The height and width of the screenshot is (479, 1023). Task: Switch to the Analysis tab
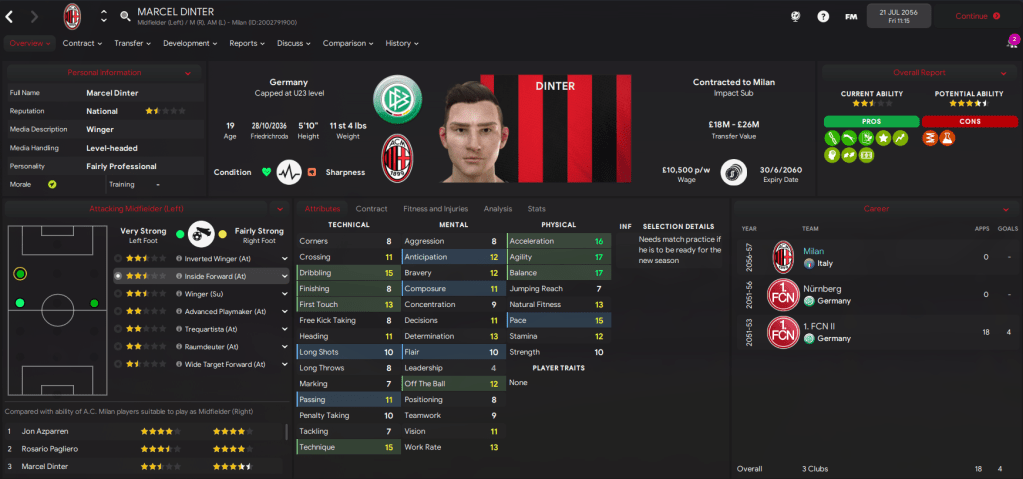click(x=497, y=209)
